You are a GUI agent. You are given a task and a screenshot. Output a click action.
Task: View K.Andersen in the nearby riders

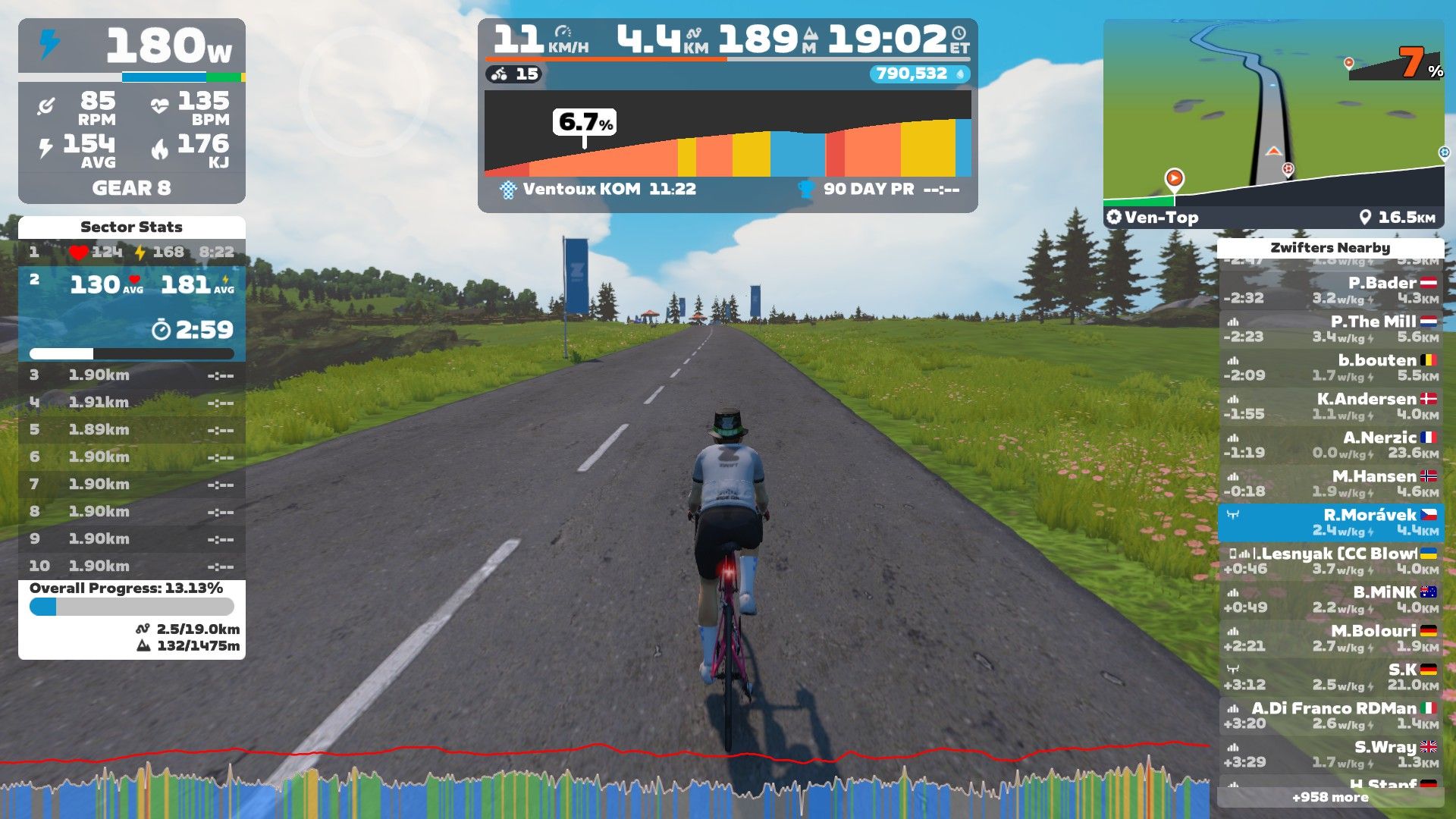click(1330, 406)
